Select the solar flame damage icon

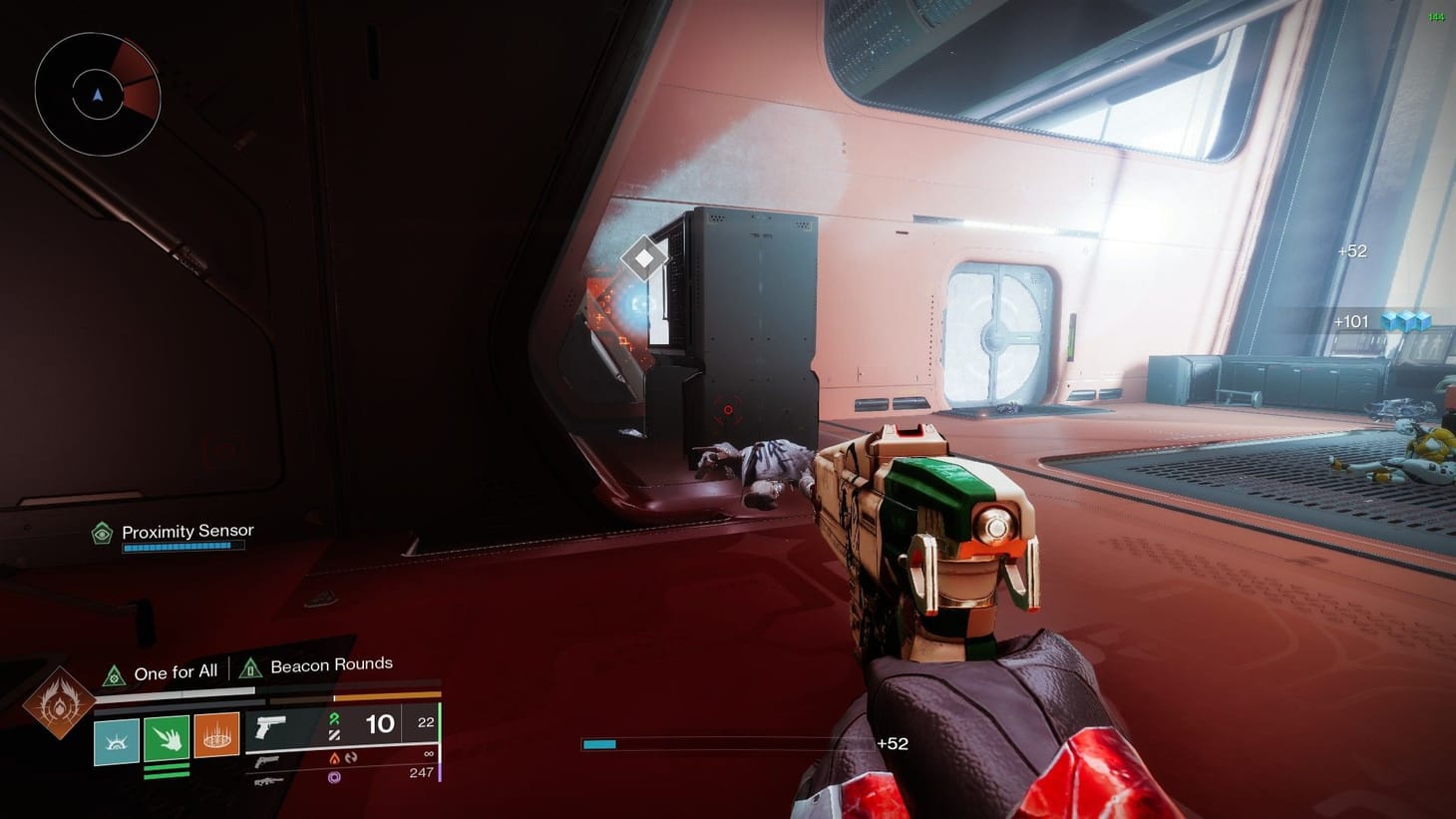335,759
